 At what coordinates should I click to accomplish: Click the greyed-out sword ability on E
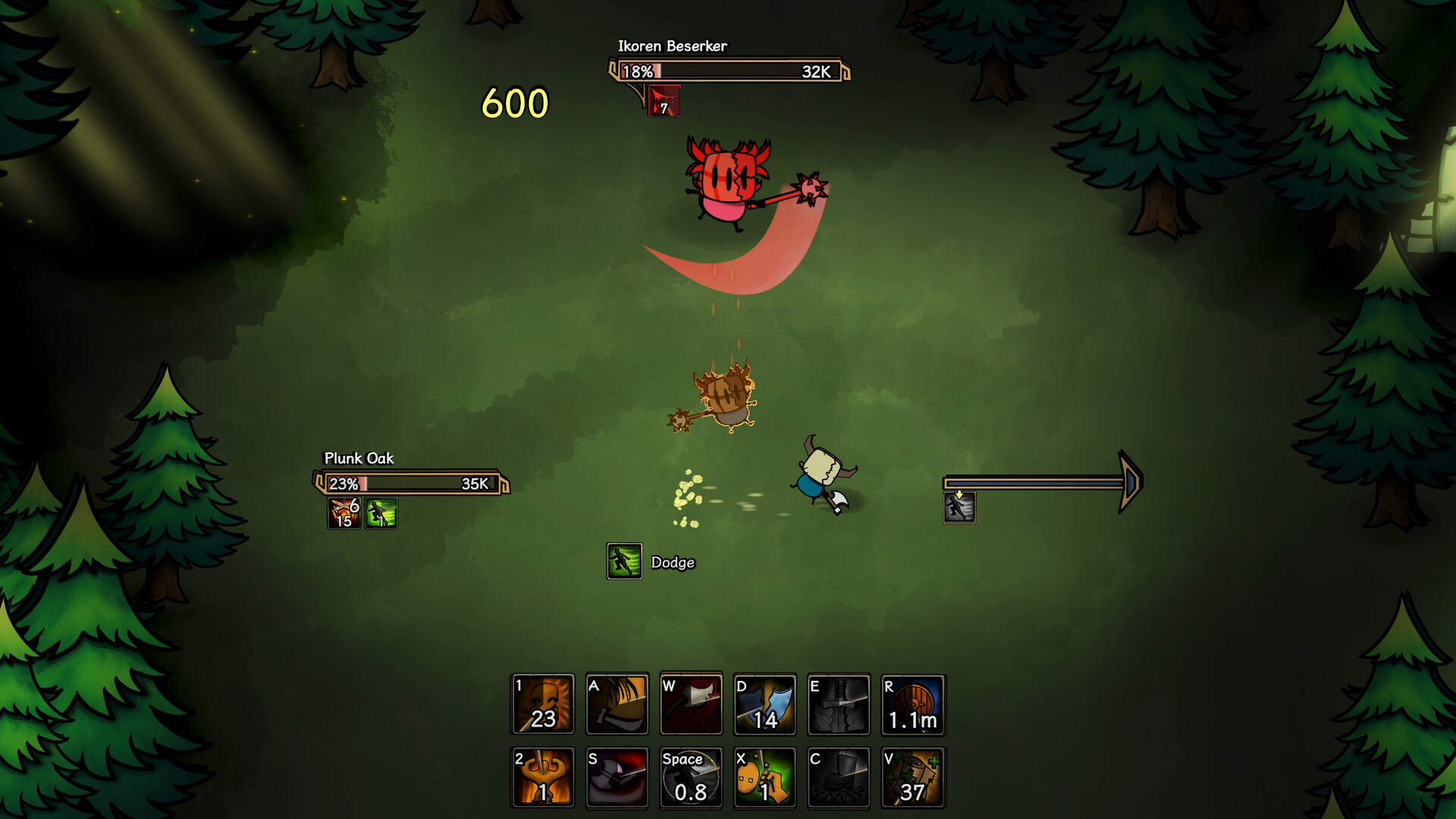(x=839, y=704)
